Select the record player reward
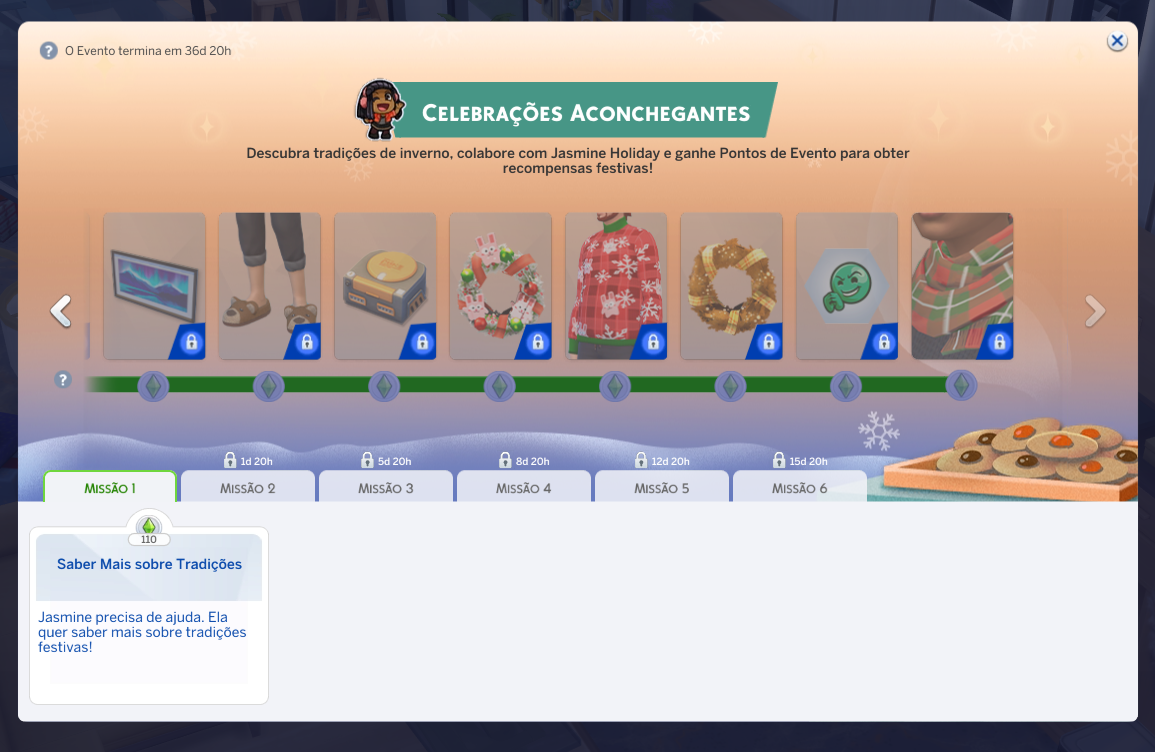This screenshot has width=1155, height=752. pos(385,286)
